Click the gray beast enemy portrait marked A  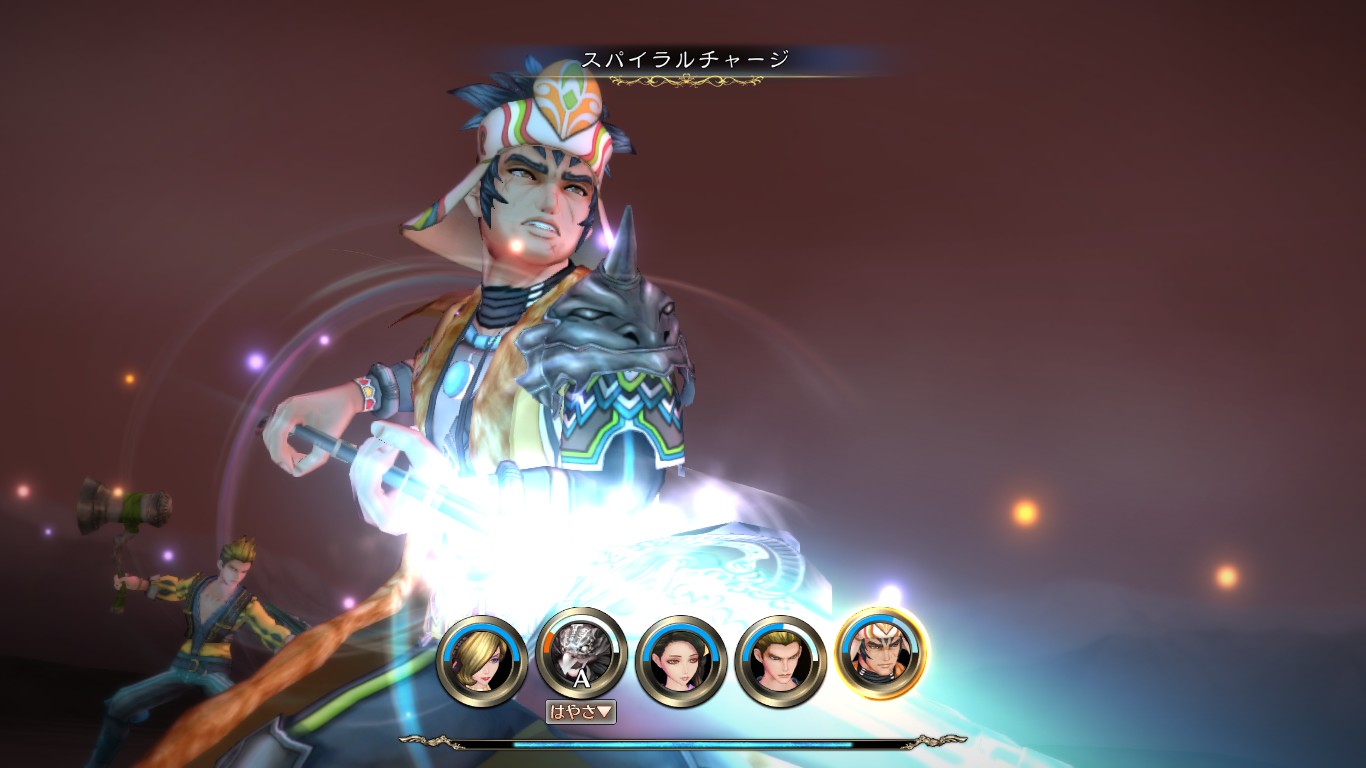(582, 654)
